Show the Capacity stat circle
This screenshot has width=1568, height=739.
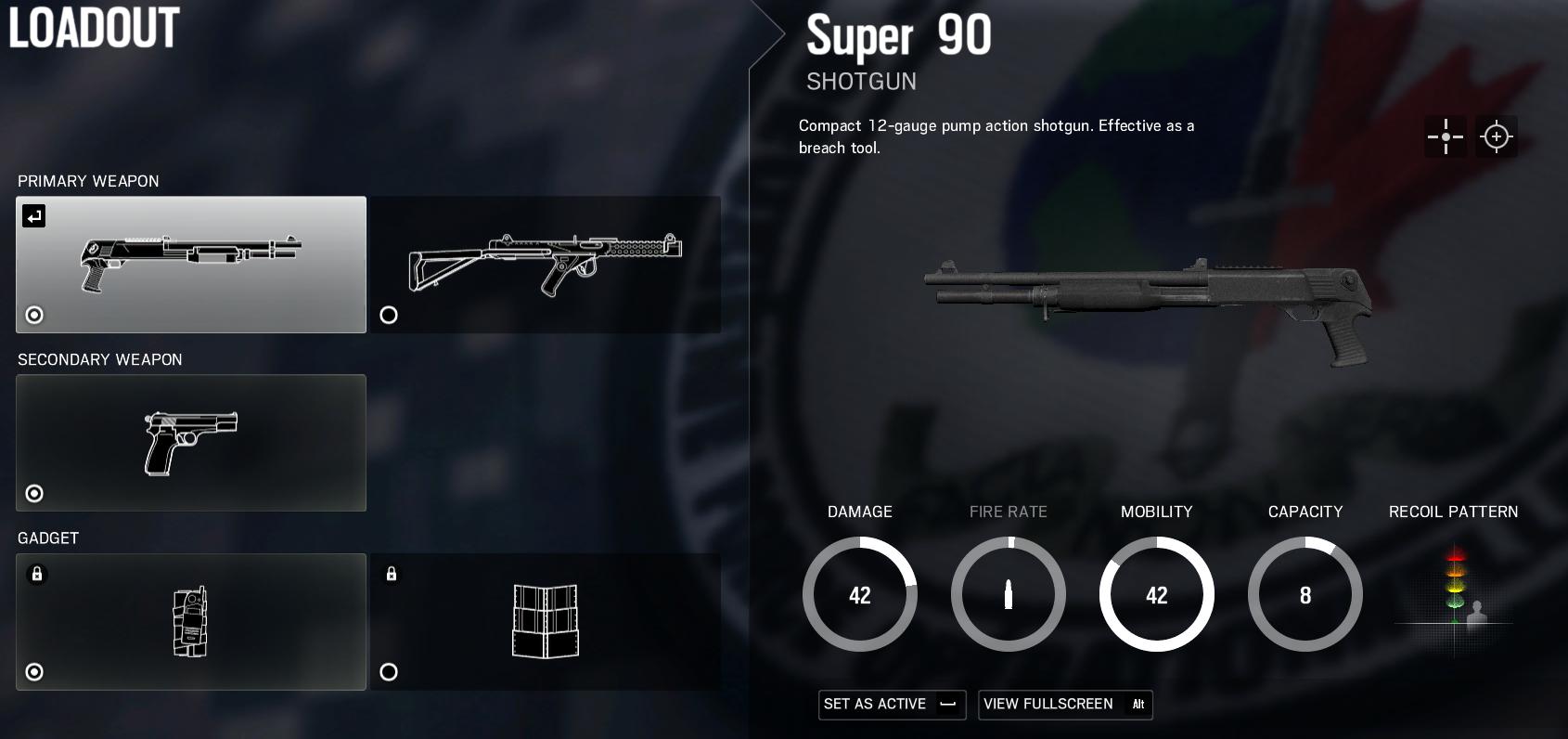pos(1305,595)
